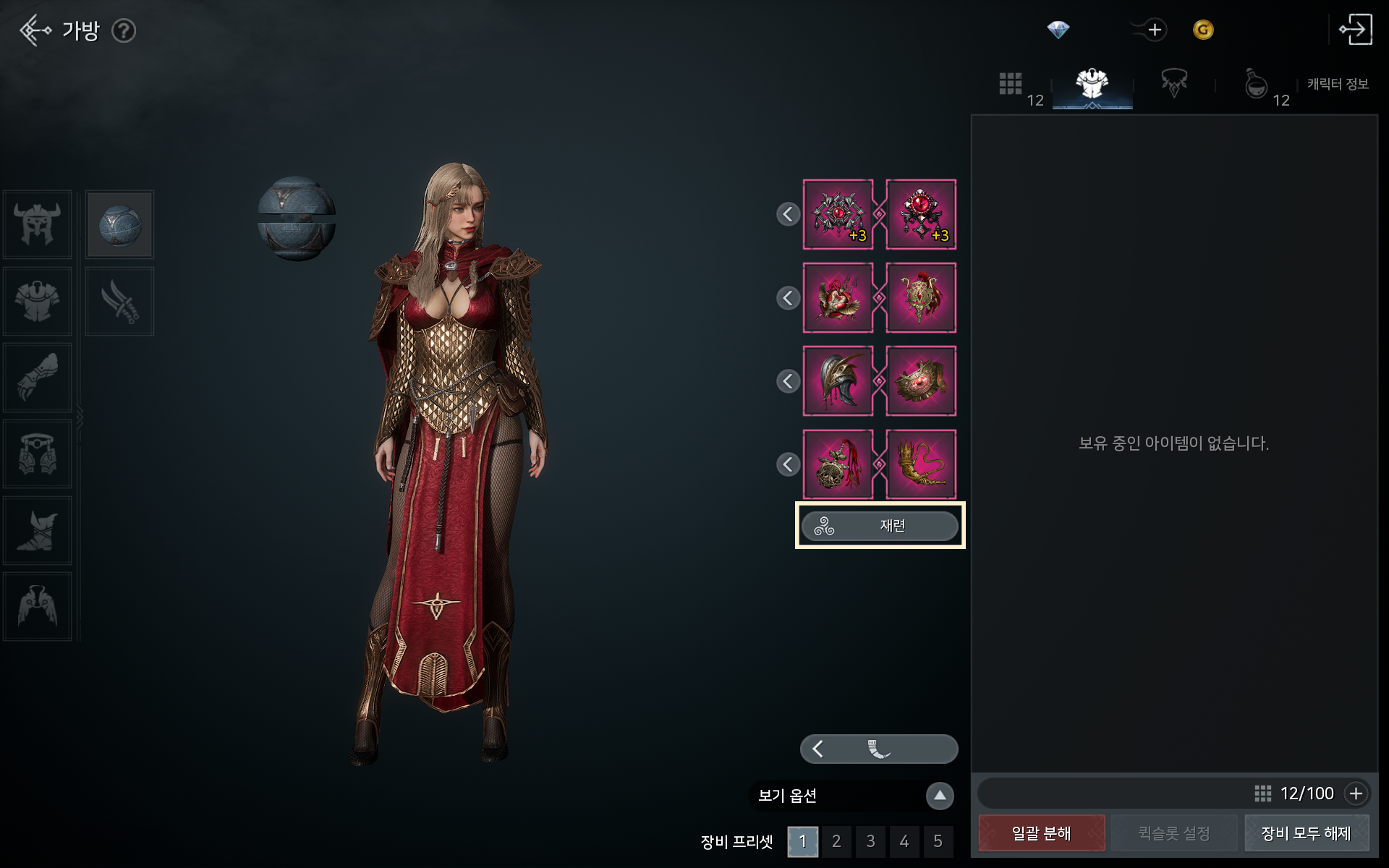
Task: Switch to the potion consumables tab
Action: [x=1256, y=84]
